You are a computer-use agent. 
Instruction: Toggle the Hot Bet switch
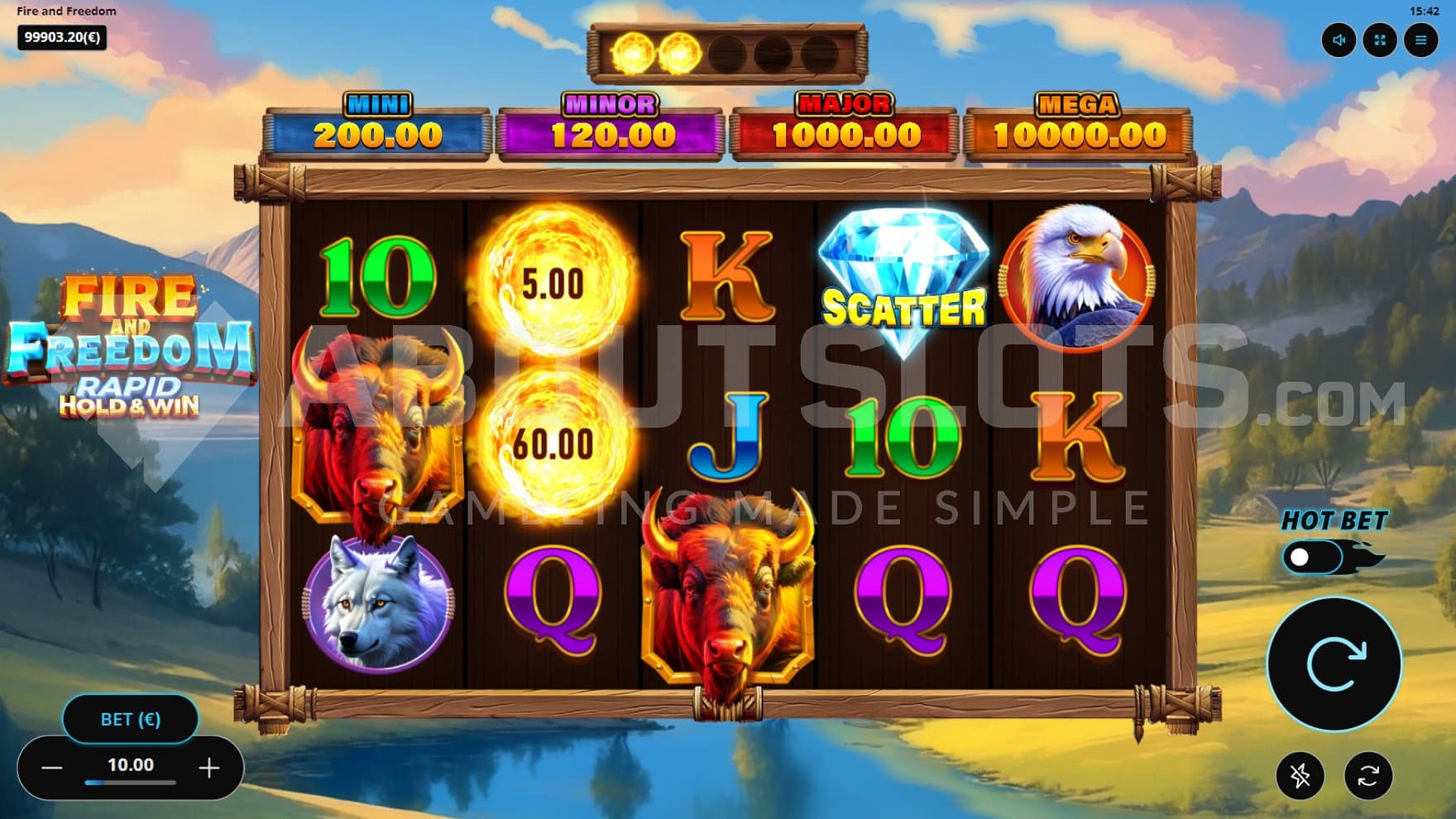pos(1313,558)
